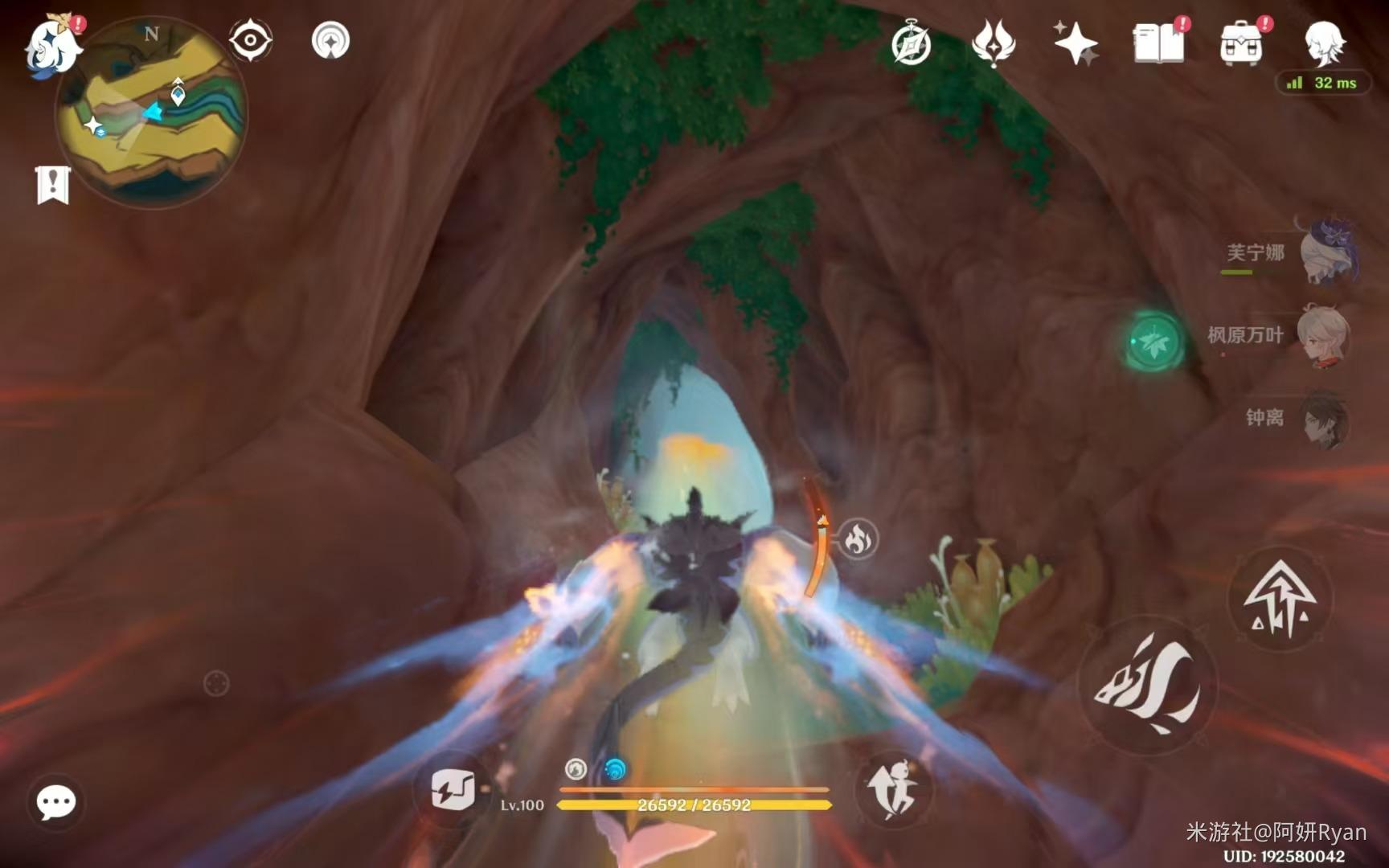Open the backpack inventory

click(1241, 43)
